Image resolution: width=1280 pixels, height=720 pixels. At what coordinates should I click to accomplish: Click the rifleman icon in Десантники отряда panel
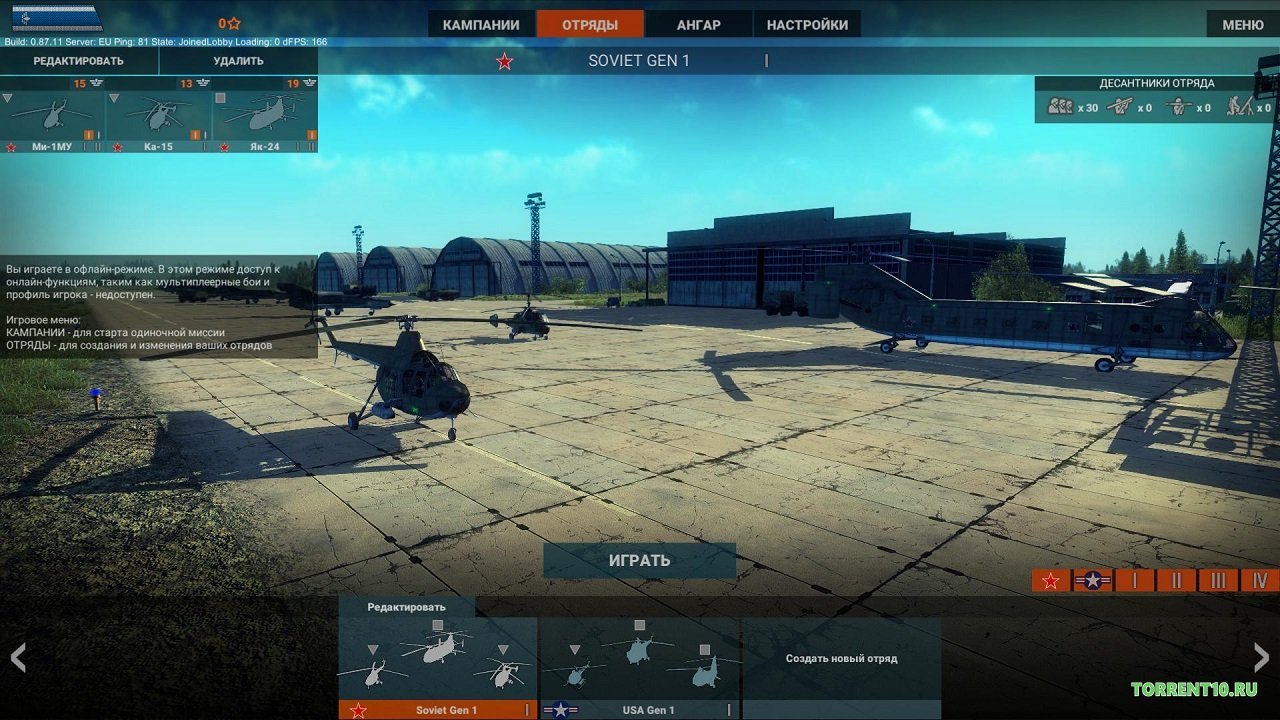pyautogui.click(x=1122, y=107)
